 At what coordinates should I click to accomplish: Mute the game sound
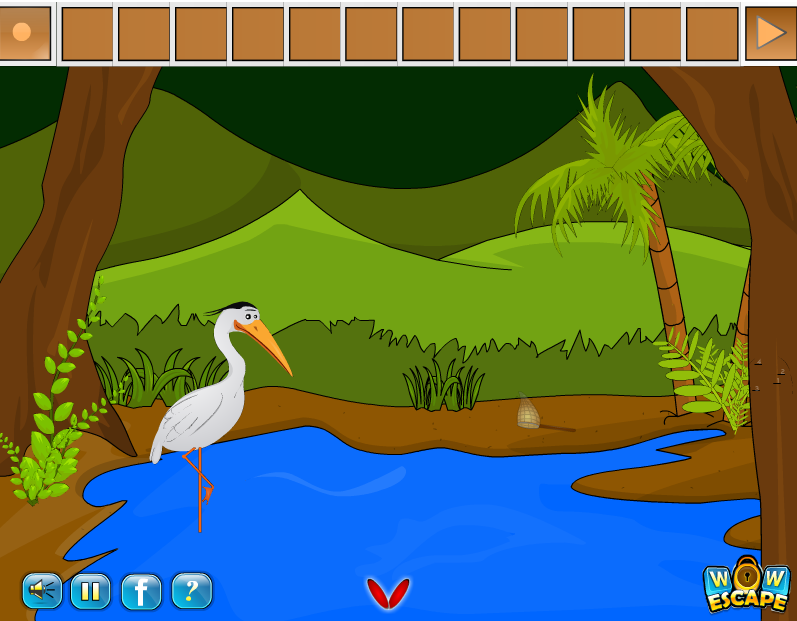pos(42,591)
